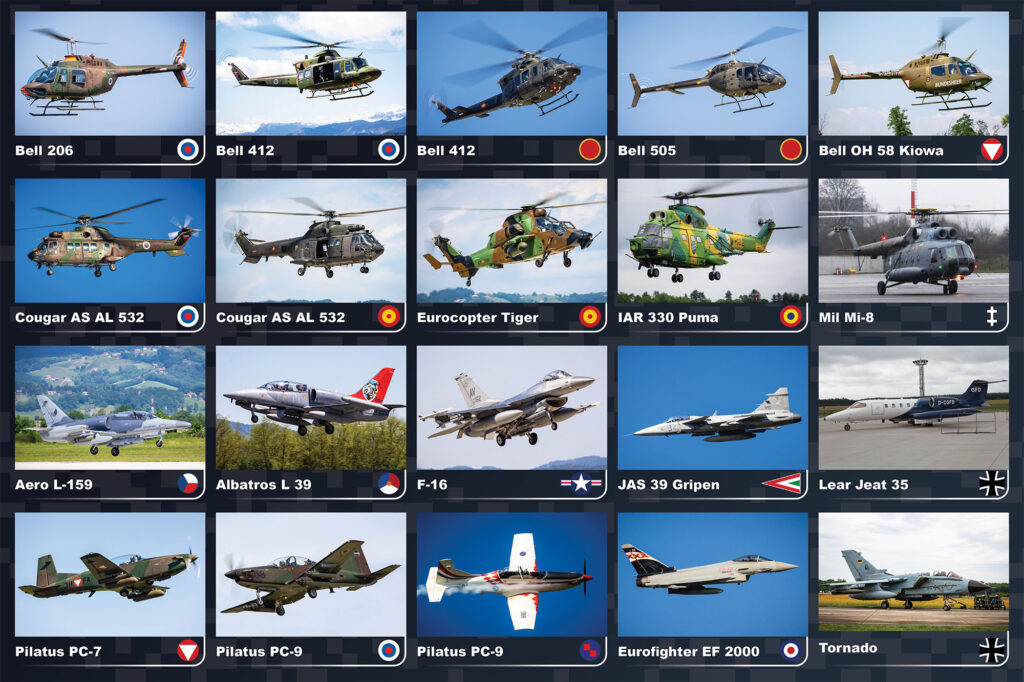Choose the Eurofighter EF 2000 card
The width and height of the screenshot is (1024, 682).
[712, 588]
